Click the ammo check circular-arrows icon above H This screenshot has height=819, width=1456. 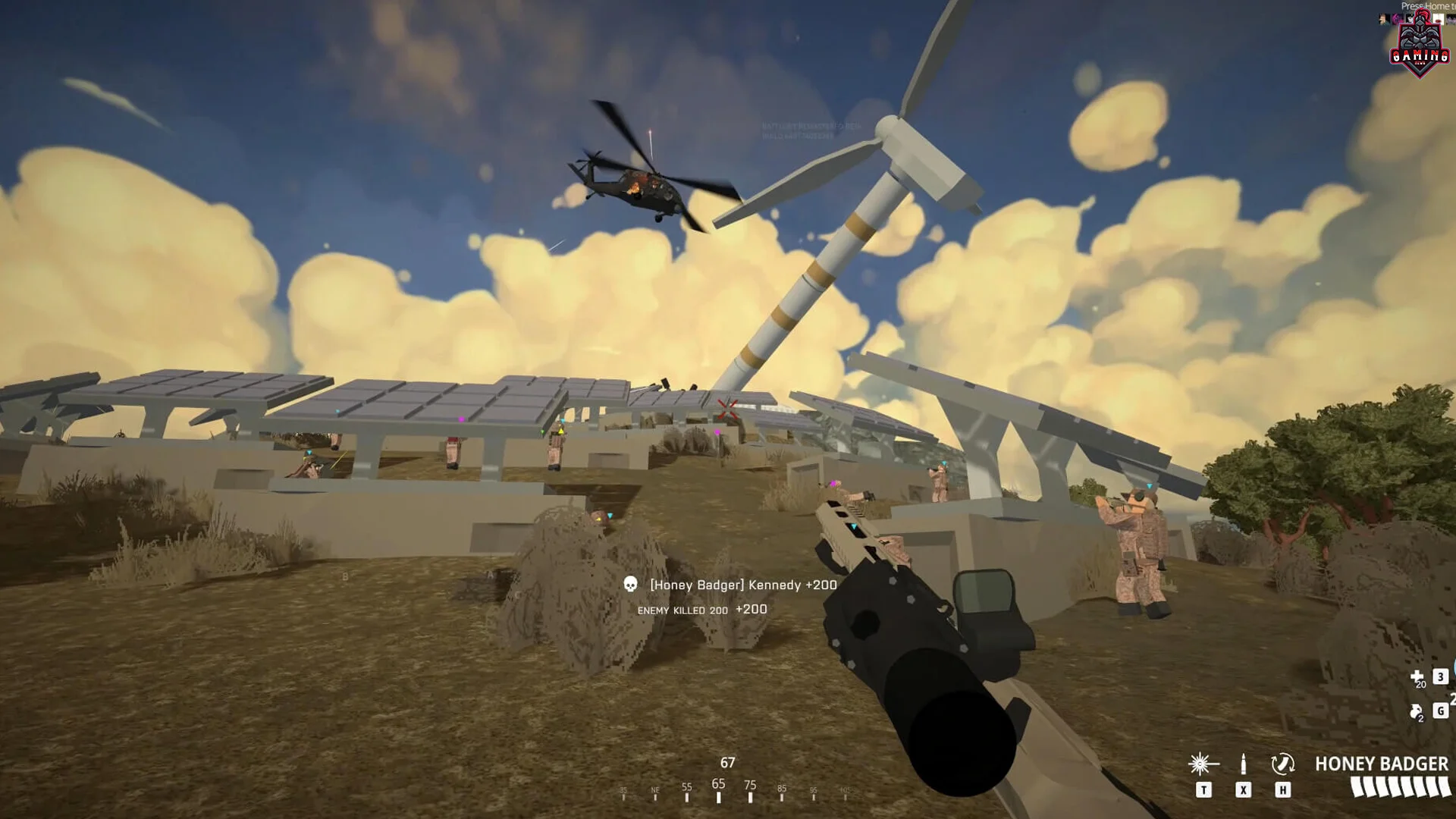1283,763
